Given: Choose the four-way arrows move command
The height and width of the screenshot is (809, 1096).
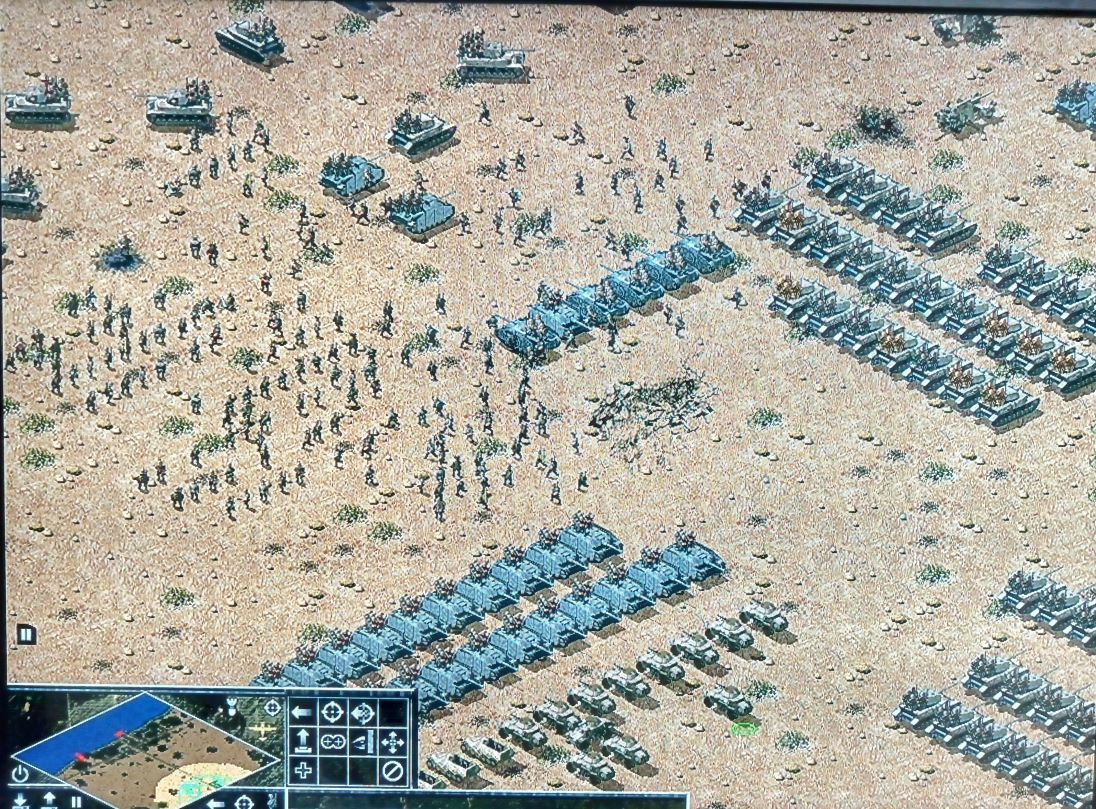Looking at the screenshot, I should pos(393,742).
